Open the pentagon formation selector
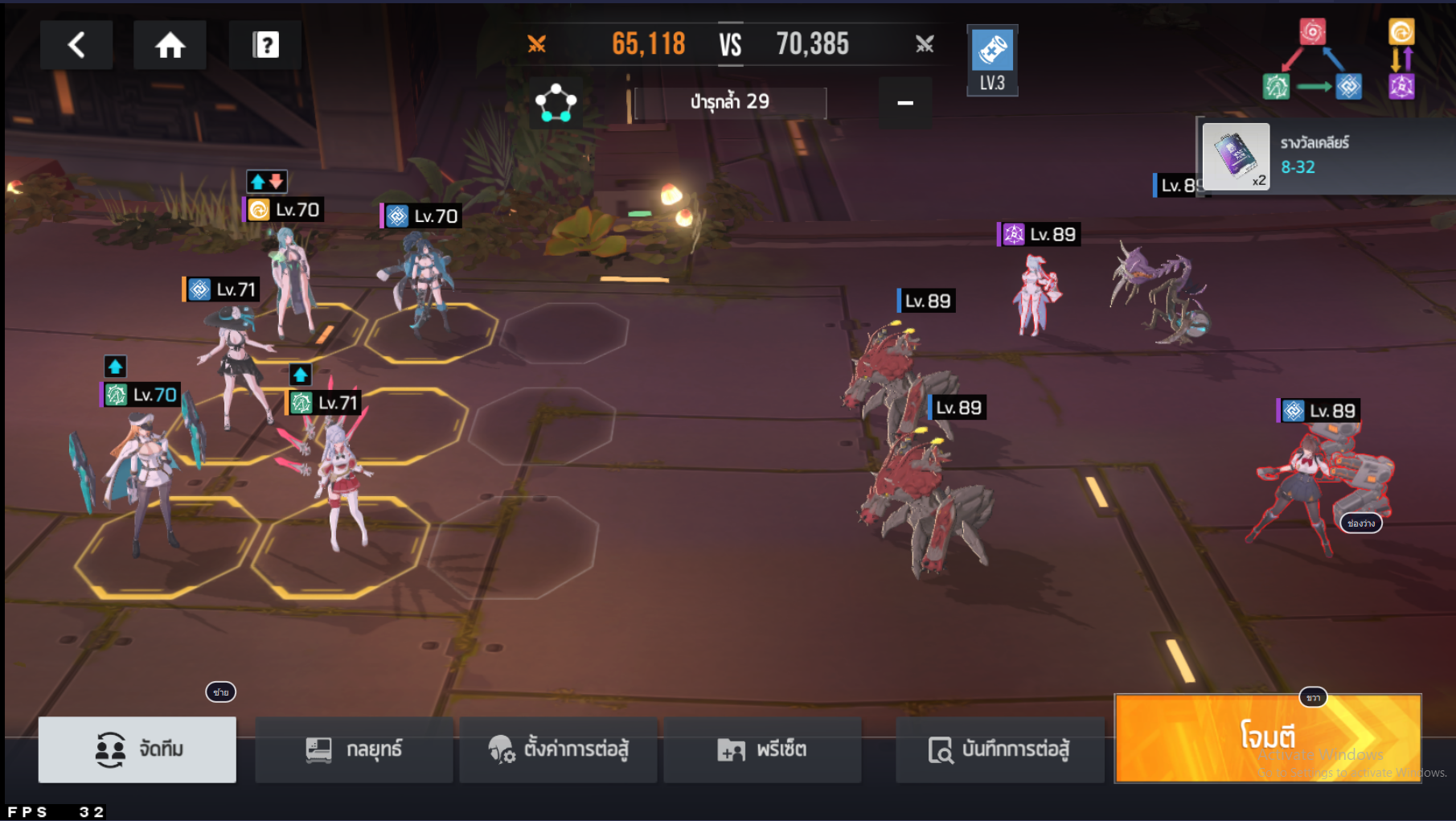Screen dimensions: 1456x821 click(x=556, y=103)
